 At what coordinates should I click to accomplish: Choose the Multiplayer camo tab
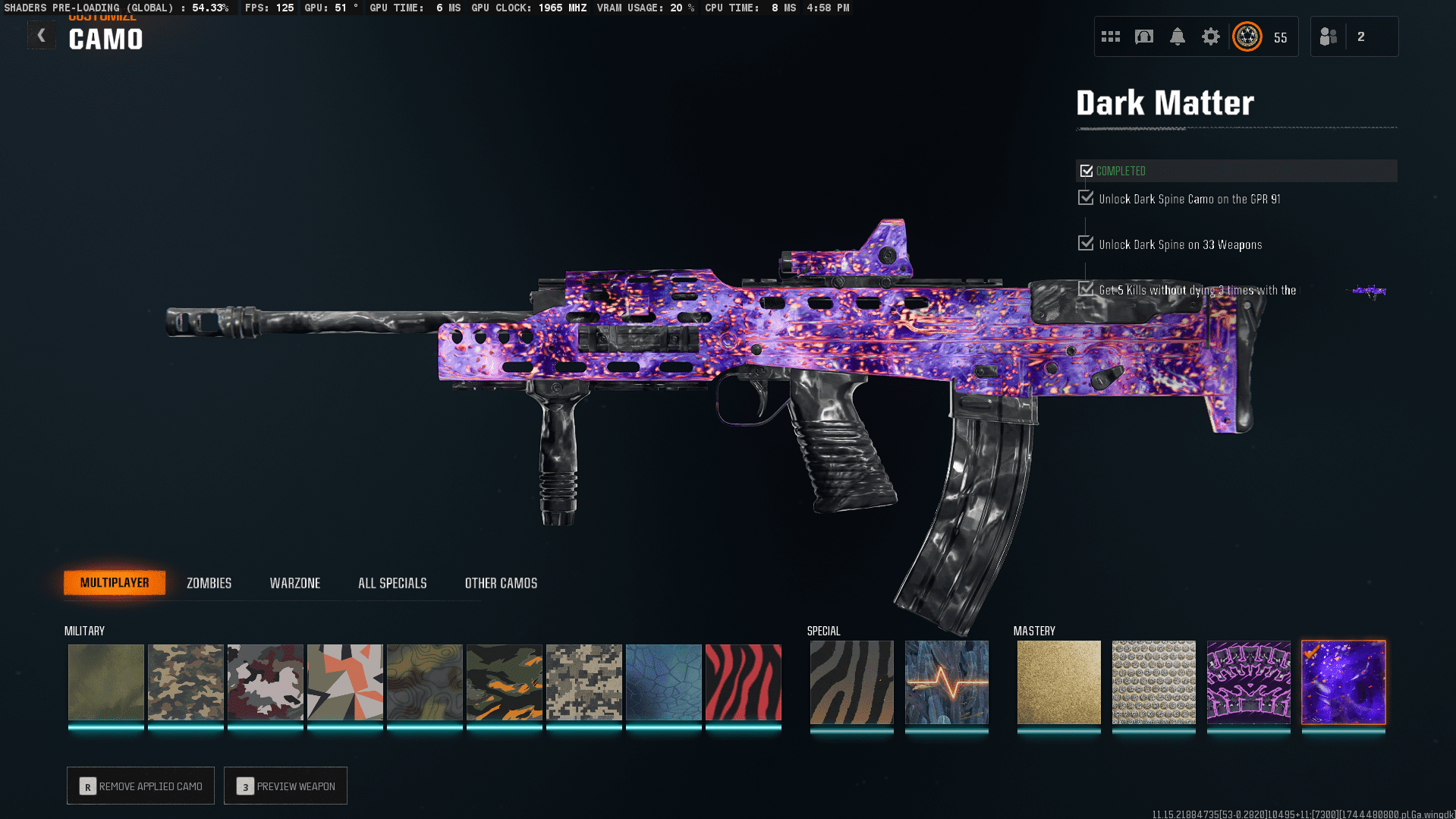pyautogui.click(x=115, y=583)
